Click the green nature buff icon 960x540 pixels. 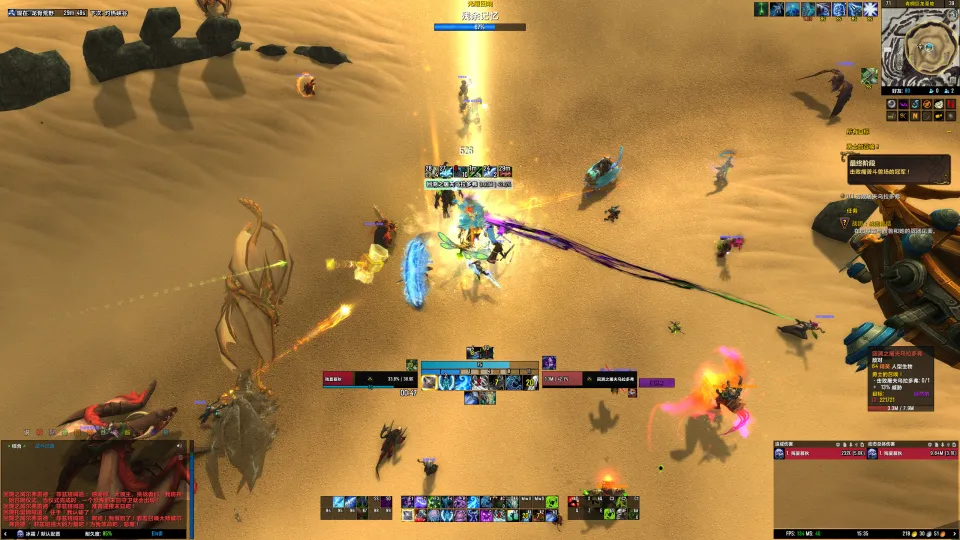pyautogui.click(x=762, y=10)
